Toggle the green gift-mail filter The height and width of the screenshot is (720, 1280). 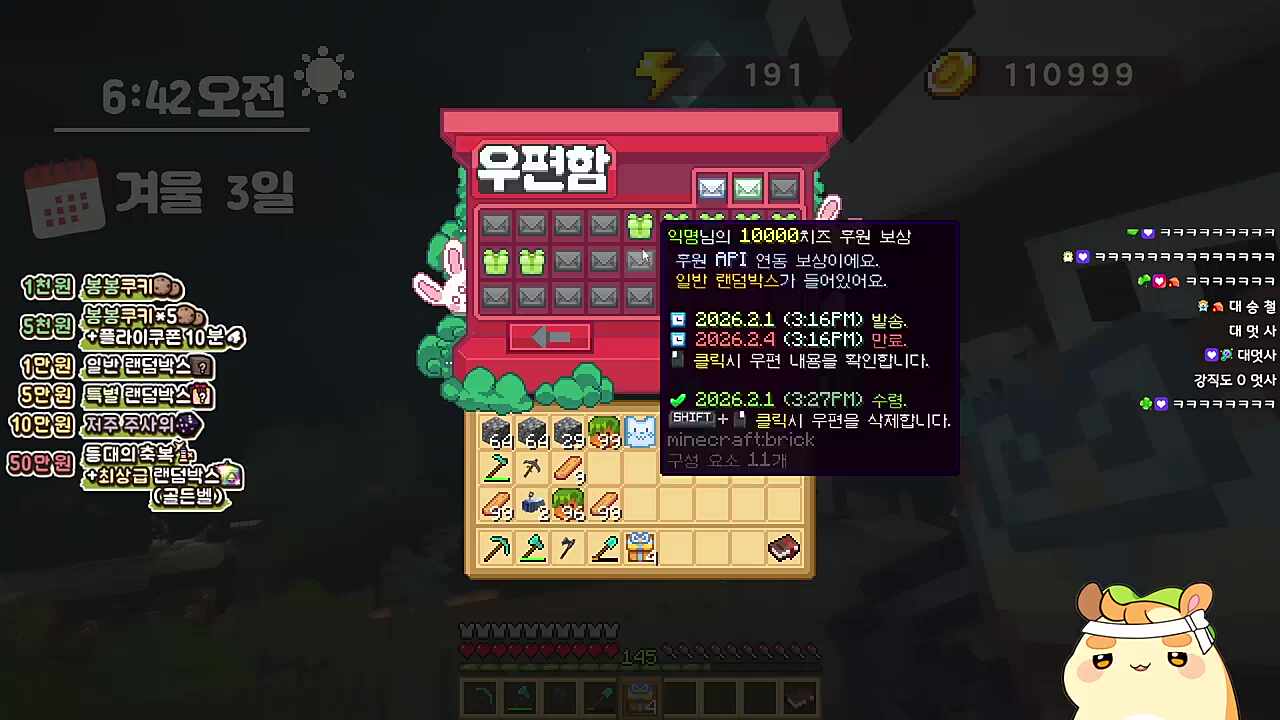click(747, 188)
